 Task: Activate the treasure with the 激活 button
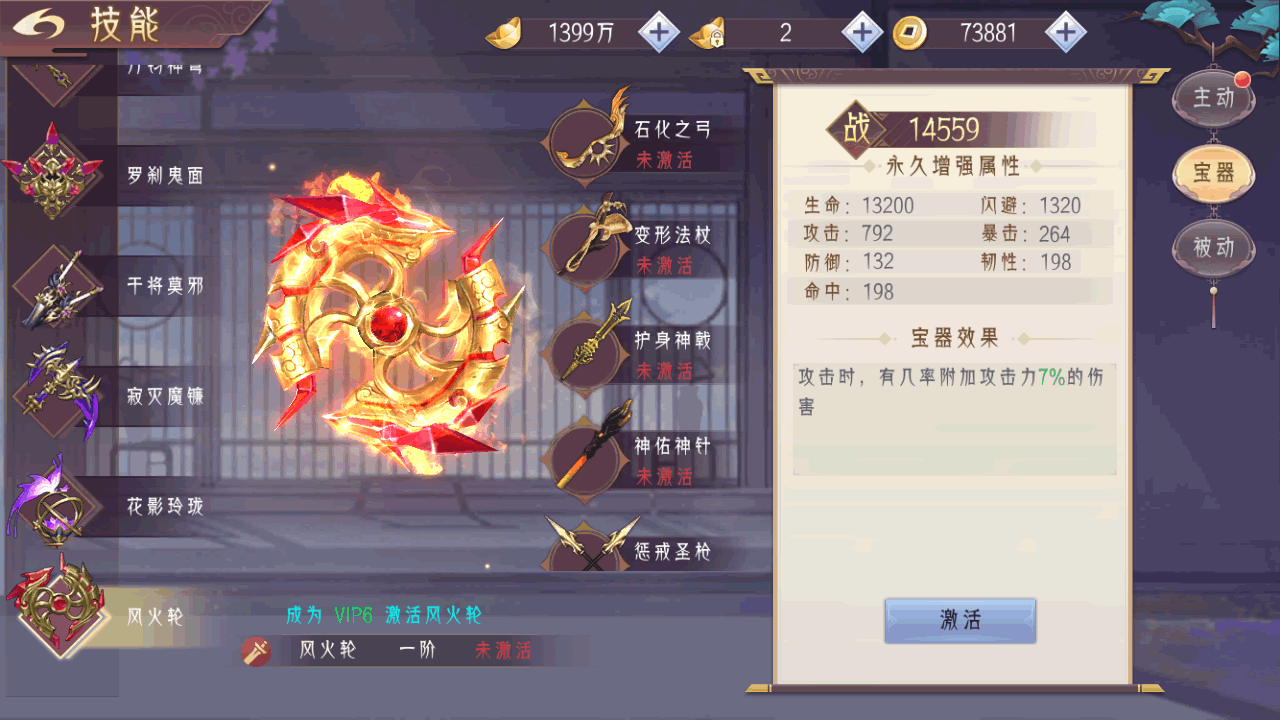click(x=960, y=620)
